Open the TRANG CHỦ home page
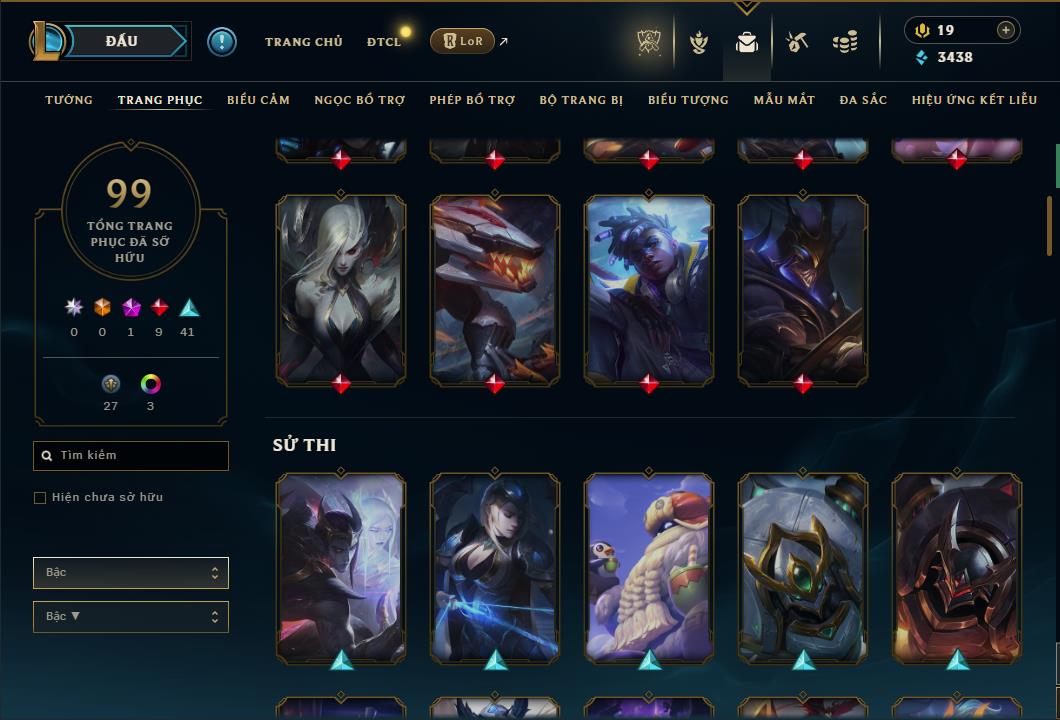Viewport: 1060px width, 720px height. (x=303, y=42)
